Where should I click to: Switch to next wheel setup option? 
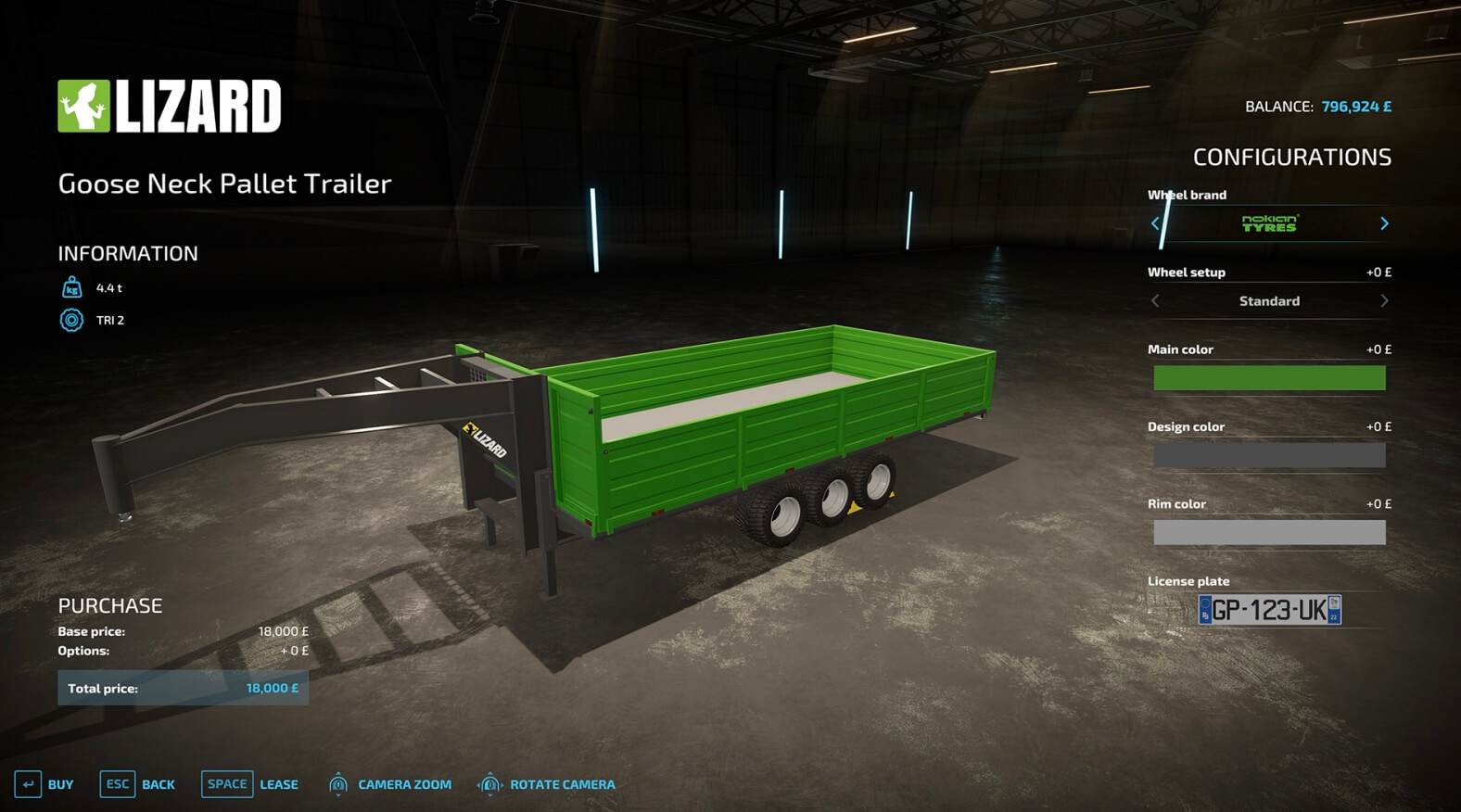tap(1384, 301)
